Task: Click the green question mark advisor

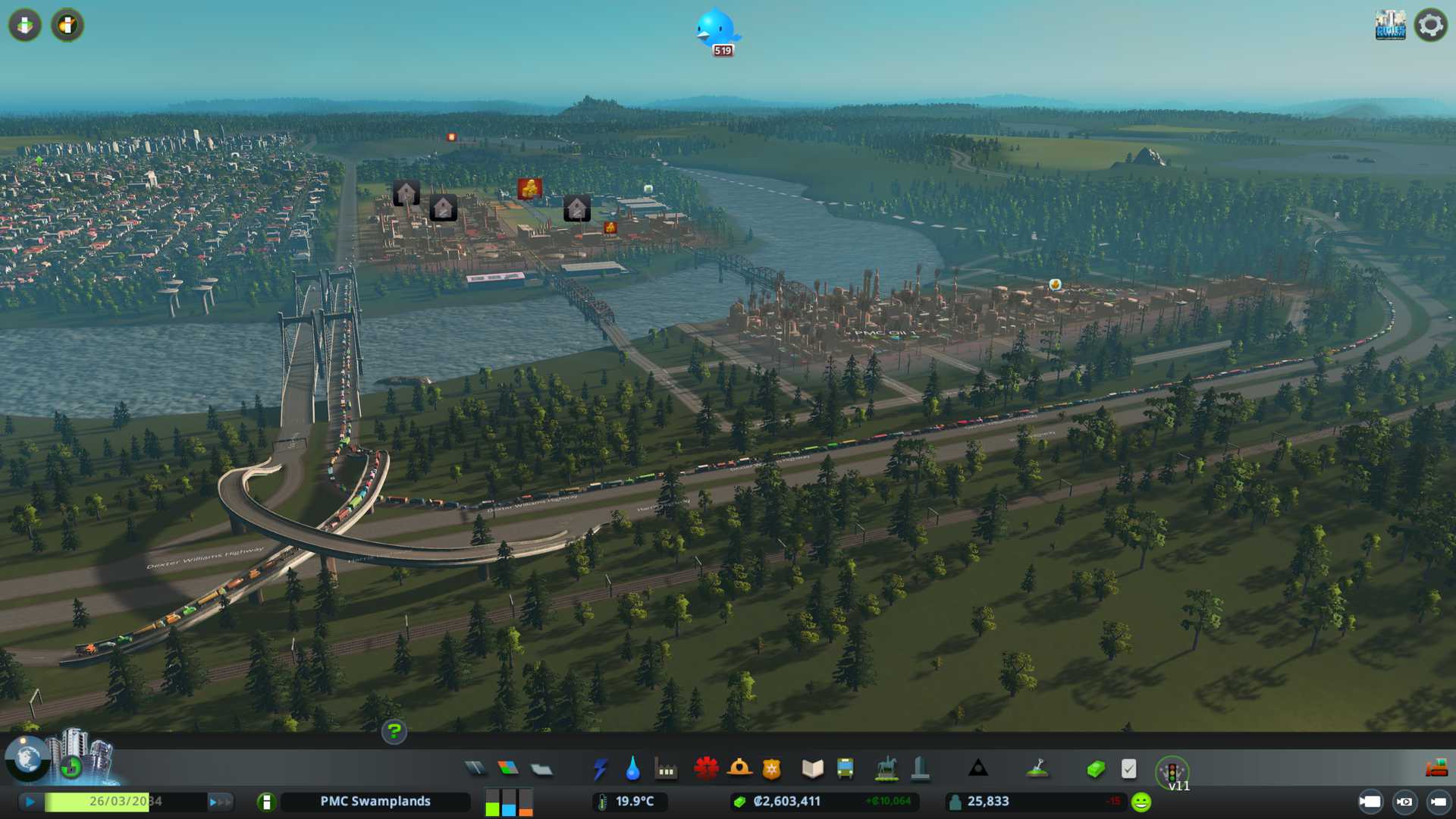Action: click(x=394, y=731)
